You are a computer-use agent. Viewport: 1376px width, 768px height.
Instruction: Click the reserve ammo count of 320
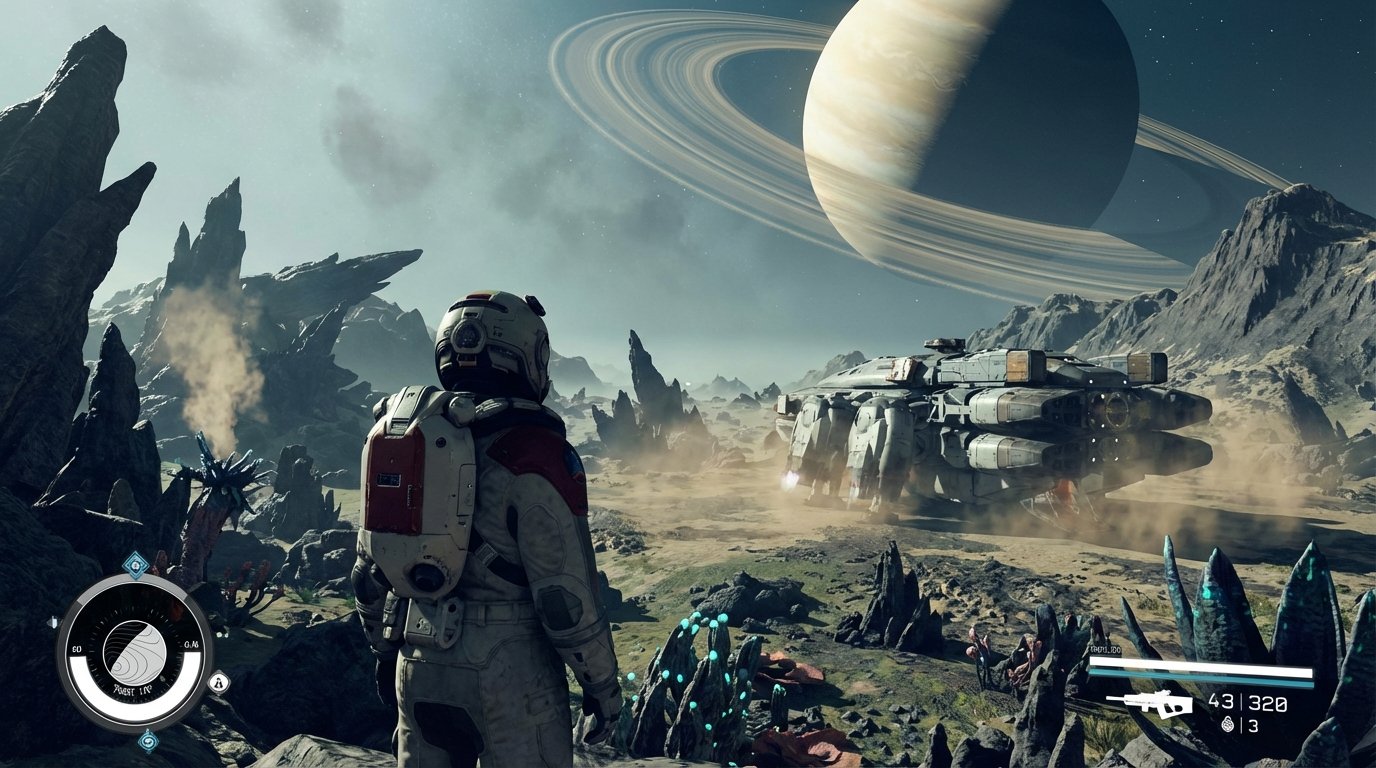click(x=1267, y=702)
